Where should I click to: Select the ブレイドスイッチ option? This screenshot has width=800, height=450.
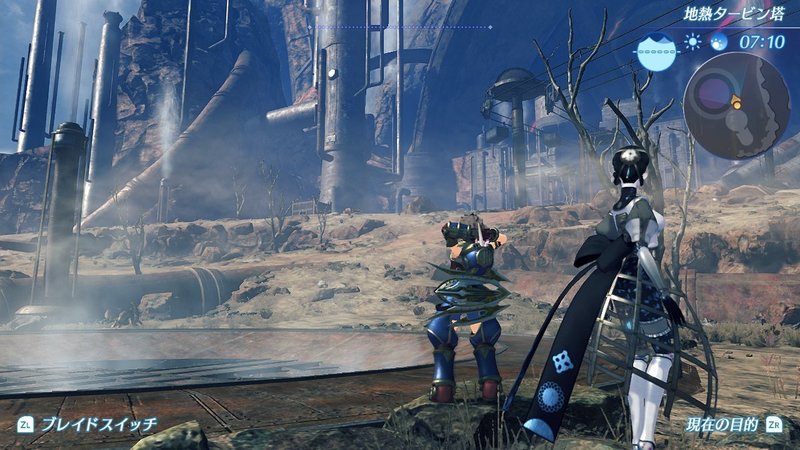point(98,425)
